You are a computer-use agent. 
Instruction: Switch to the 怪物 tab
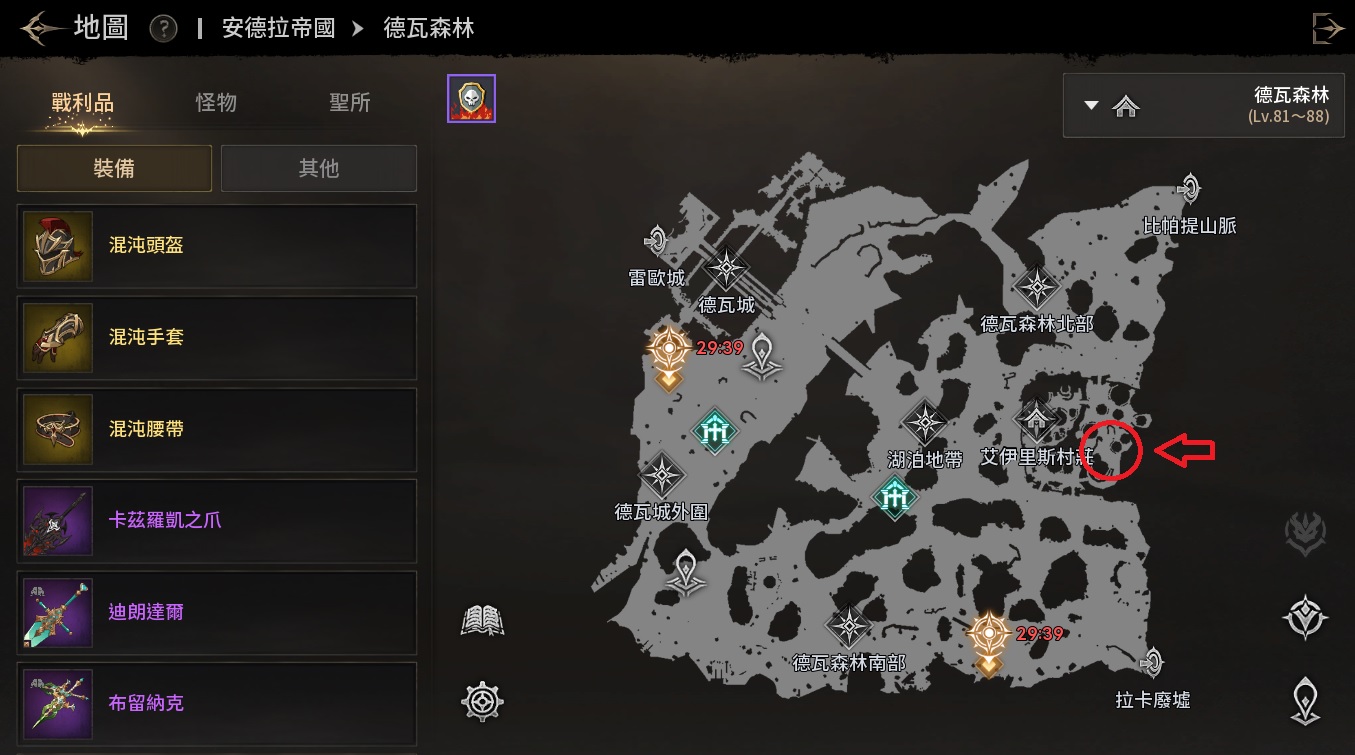[216, 102]
